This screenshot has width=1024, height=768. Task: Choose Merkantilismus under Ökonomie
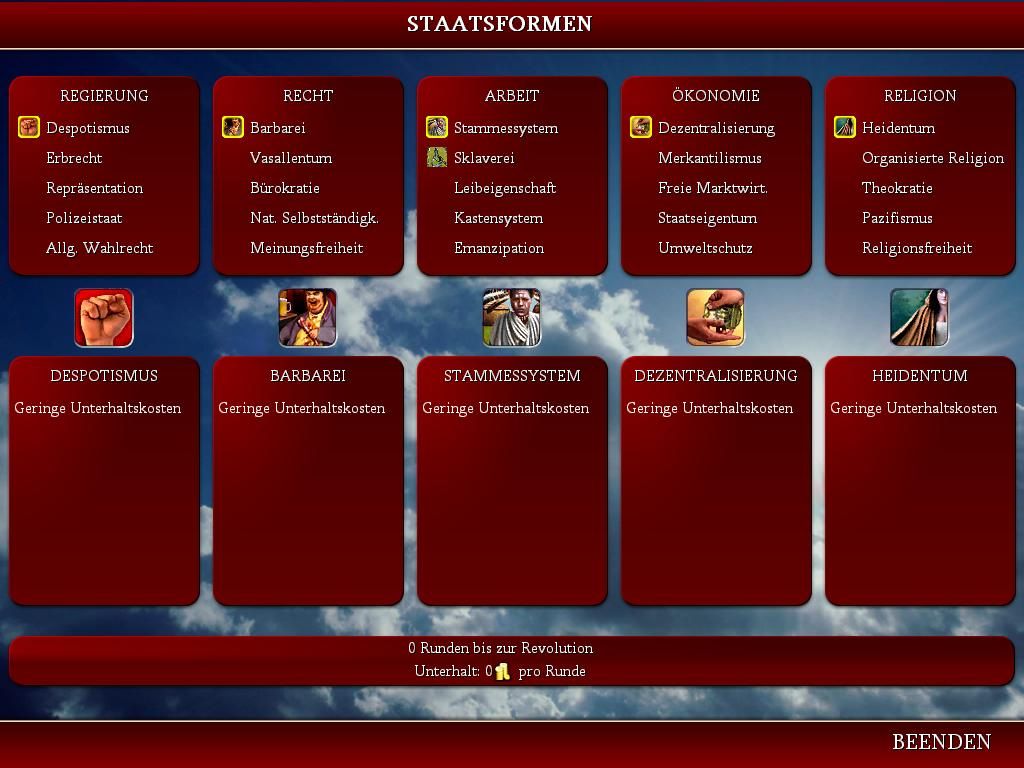(x=710, y=158)
